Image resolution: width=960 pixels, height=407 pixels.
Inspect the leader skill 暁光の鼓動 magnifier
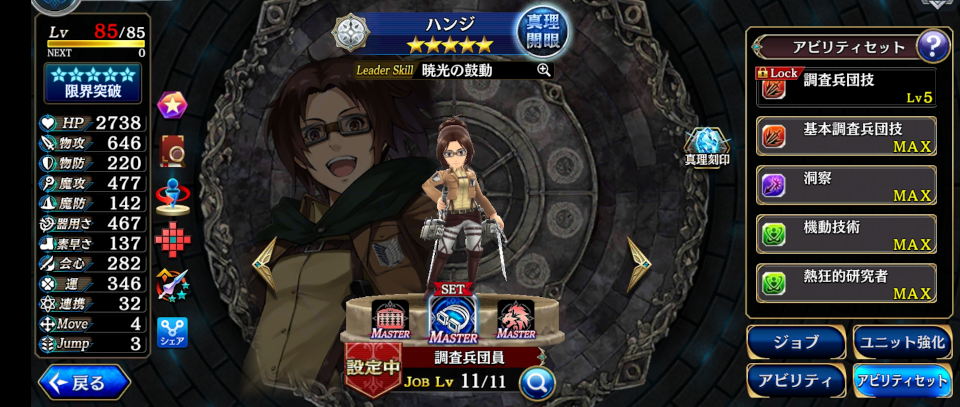tap(544, 70)
